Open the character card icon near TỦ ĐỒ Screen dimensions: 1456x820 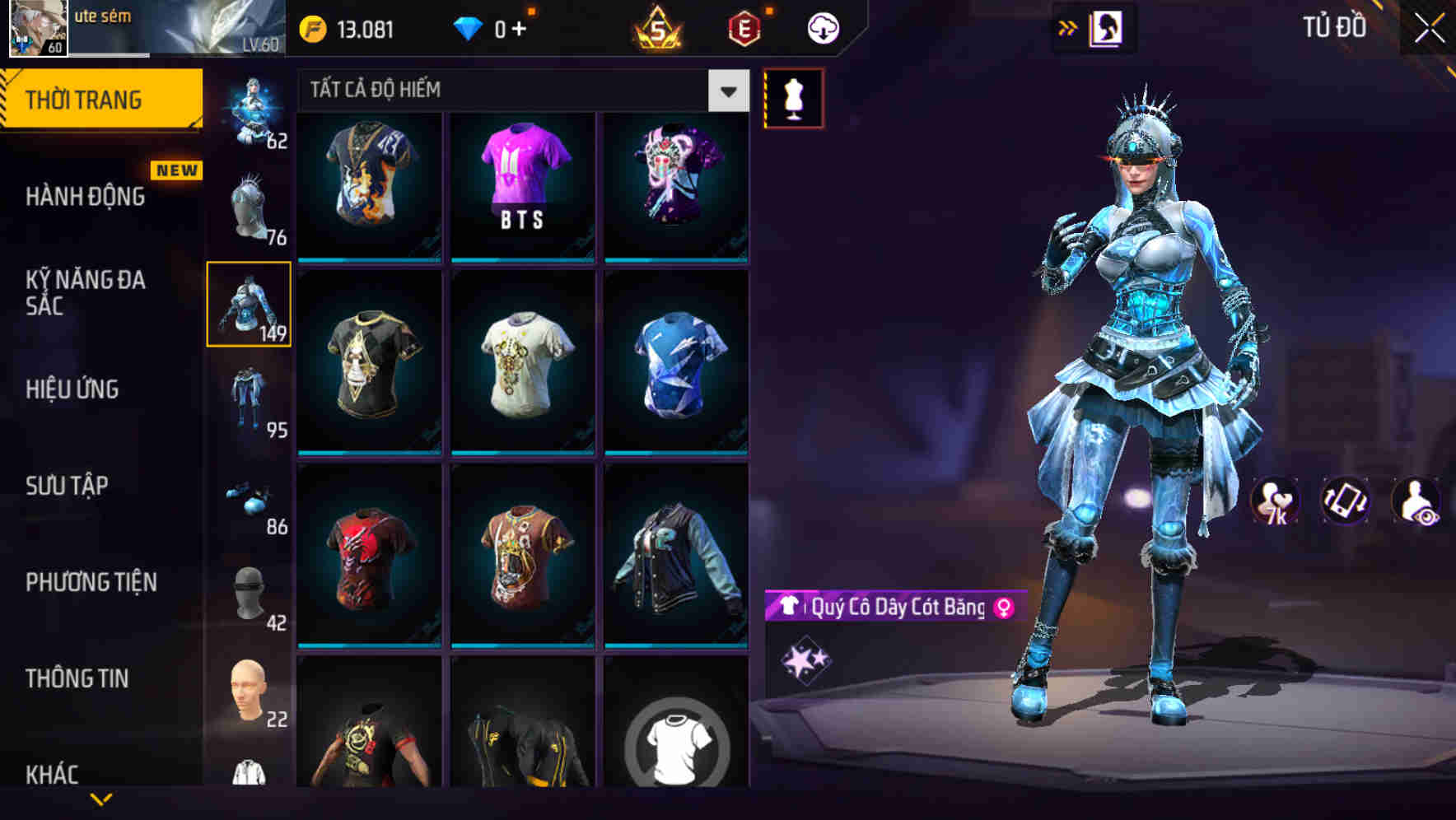(x=1108, y=27)
